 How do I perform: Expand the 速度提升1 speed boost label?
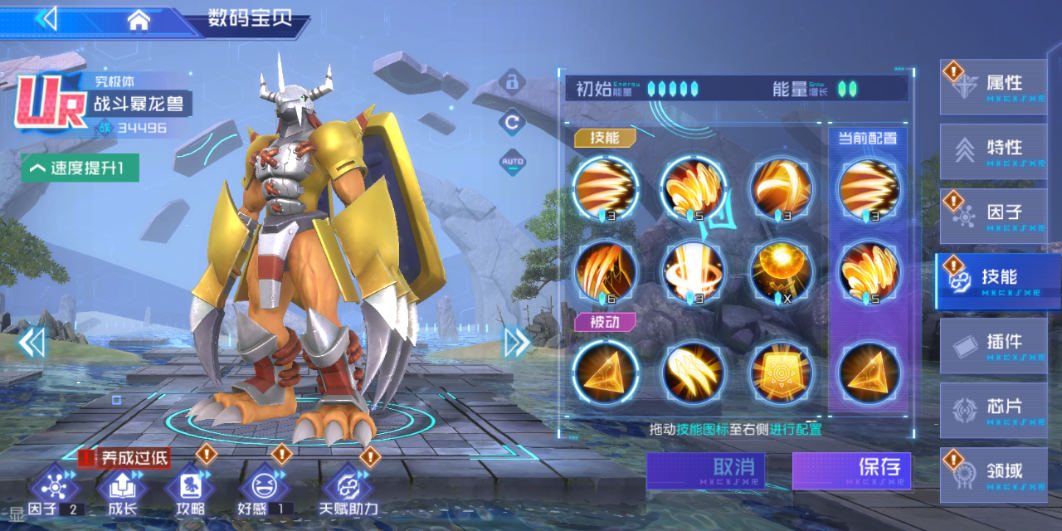80,167
